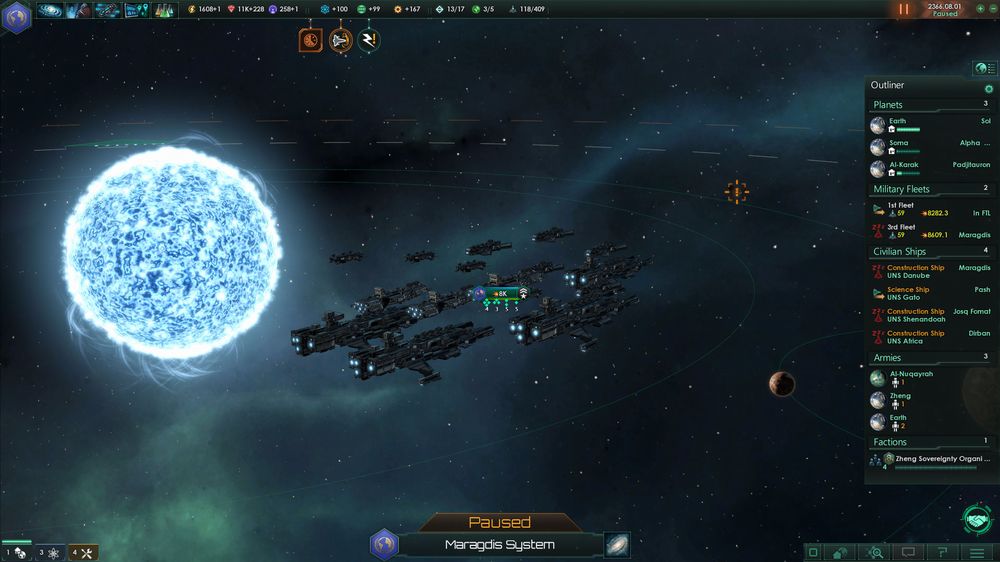
Task: Open the Outliner settings gear
Action: tap(988, 89)
